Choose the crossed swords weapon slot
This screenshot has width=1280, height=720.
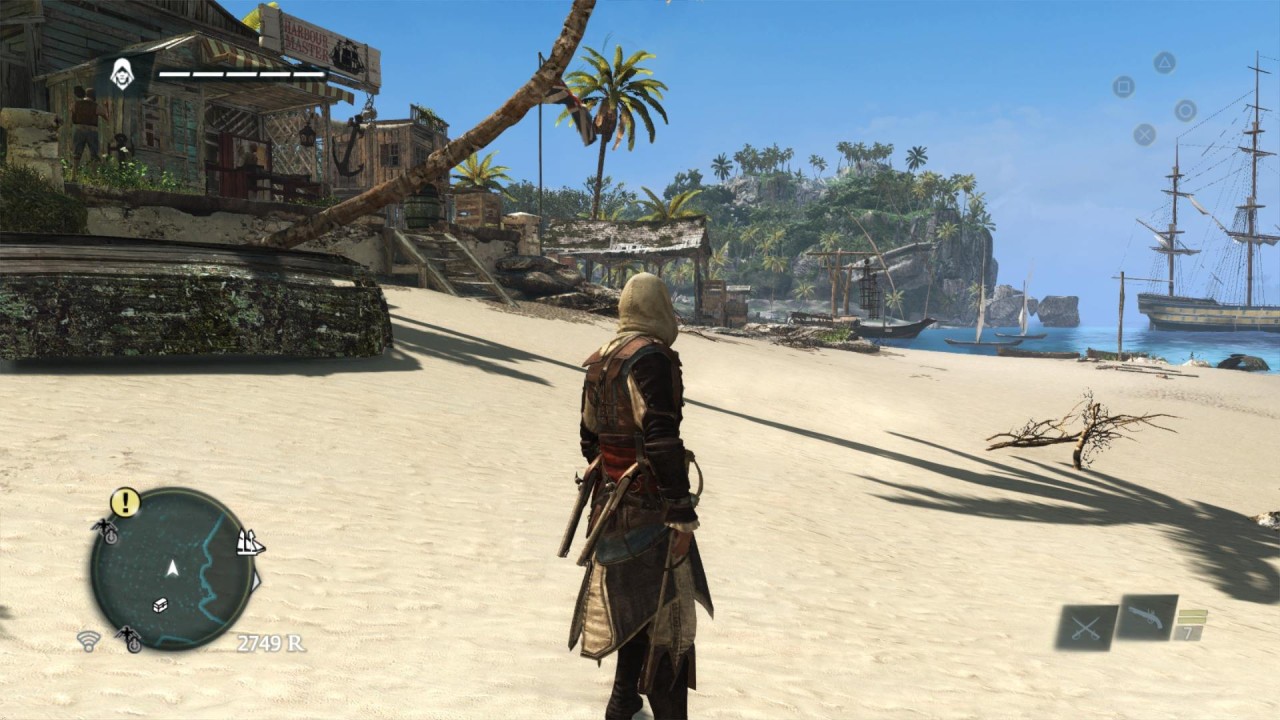pos(1087,628)
